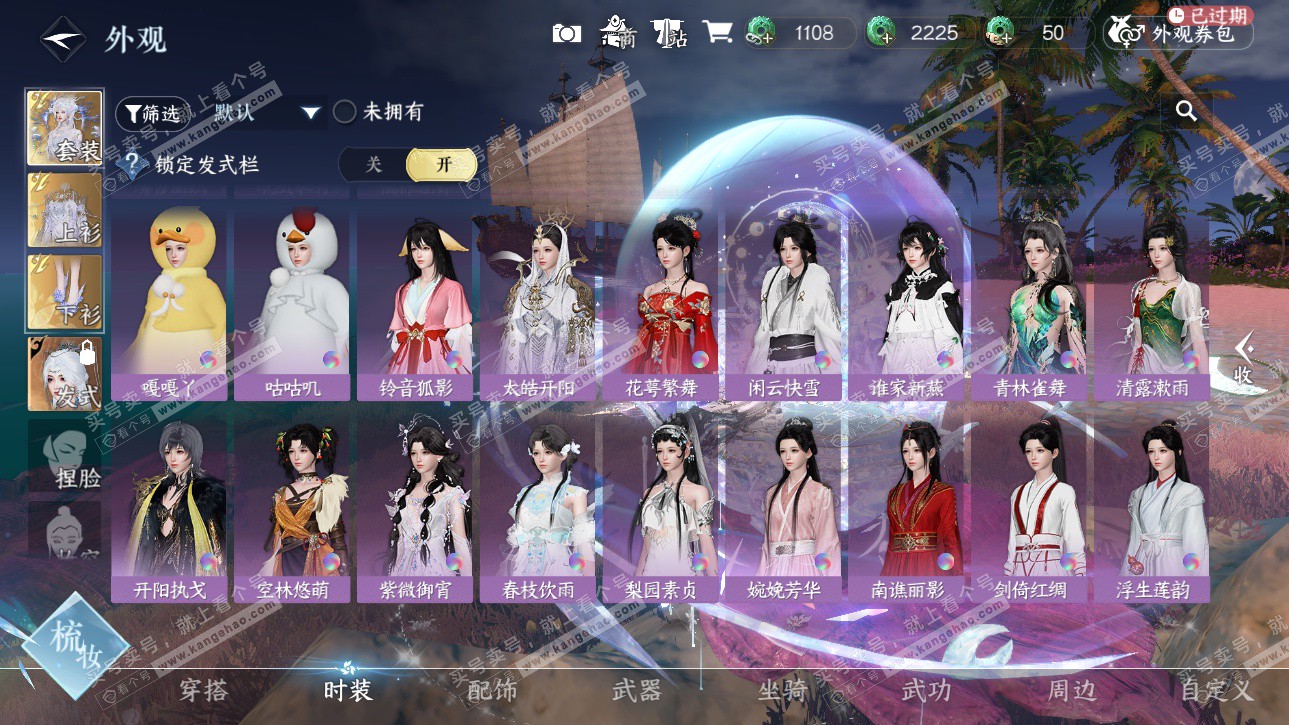Select the 花萼繁舞 red outfit
The height and width of the screenshot is (725, 1289).
tap(661, 300)
